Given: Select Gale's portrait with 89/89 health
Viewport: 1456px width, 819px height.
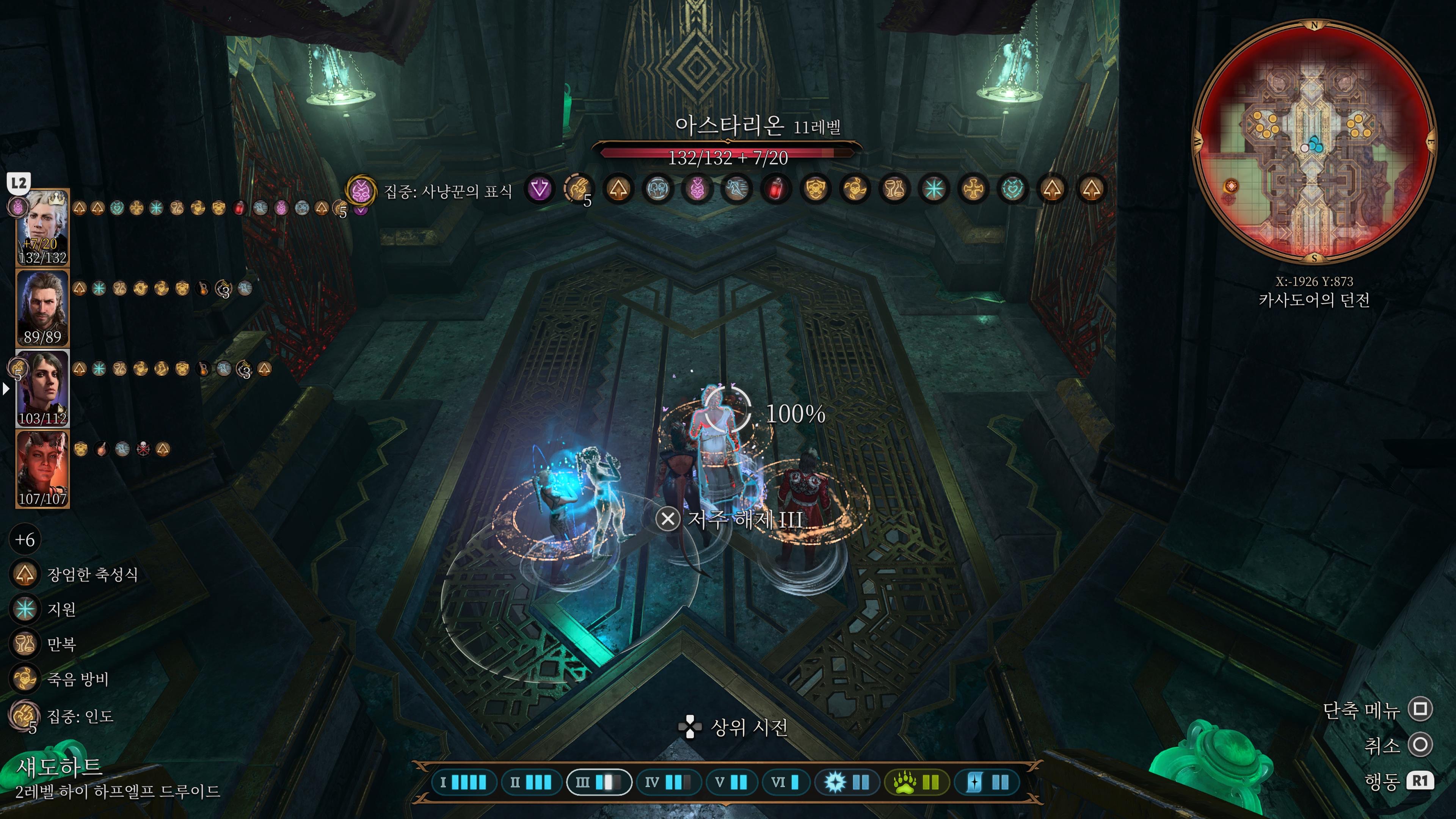Looking at the screenshot, I should 43,308.
